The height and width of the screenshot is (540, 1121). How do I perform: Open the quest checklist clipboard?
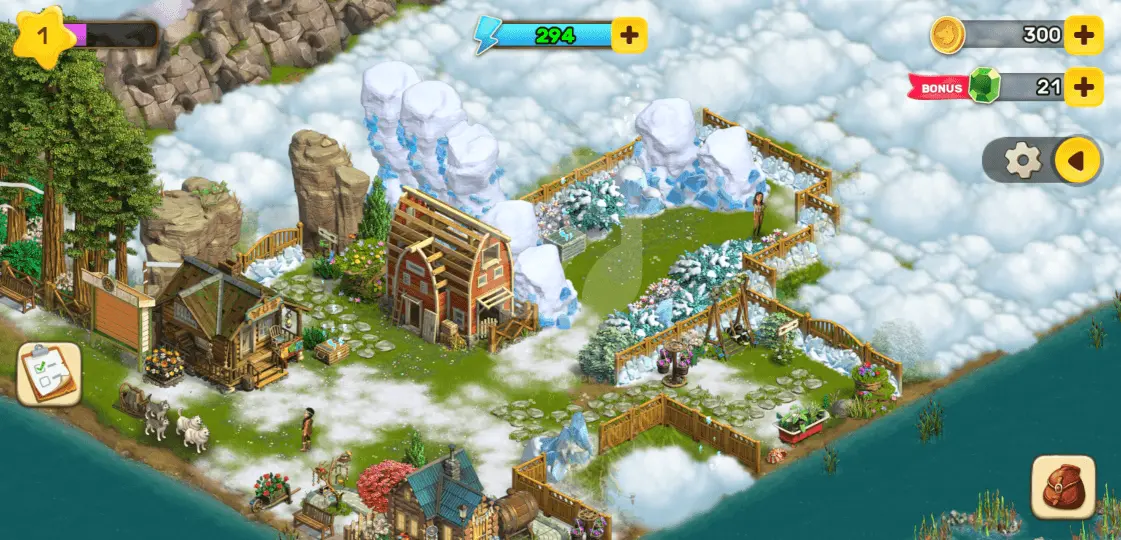pyautogui.click(x=49, y=374)
